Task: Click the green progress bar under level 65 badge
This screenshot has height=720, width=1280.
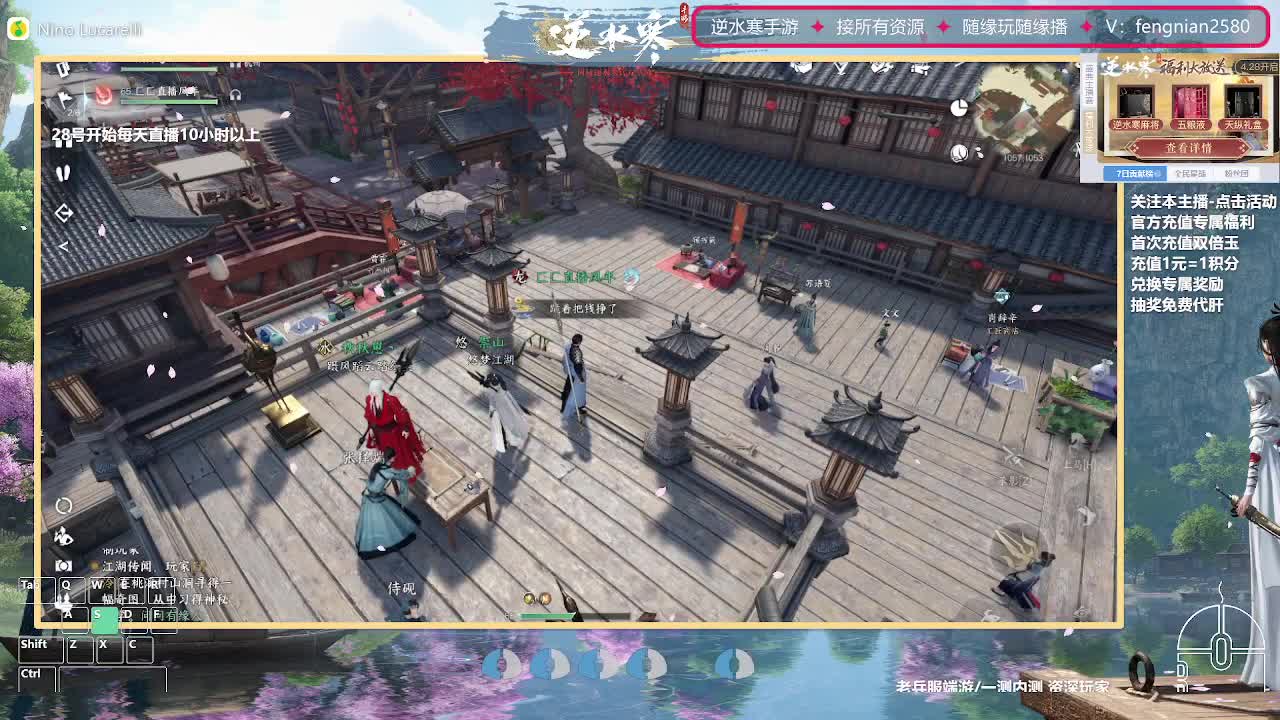Action: (x=169, y=101)
